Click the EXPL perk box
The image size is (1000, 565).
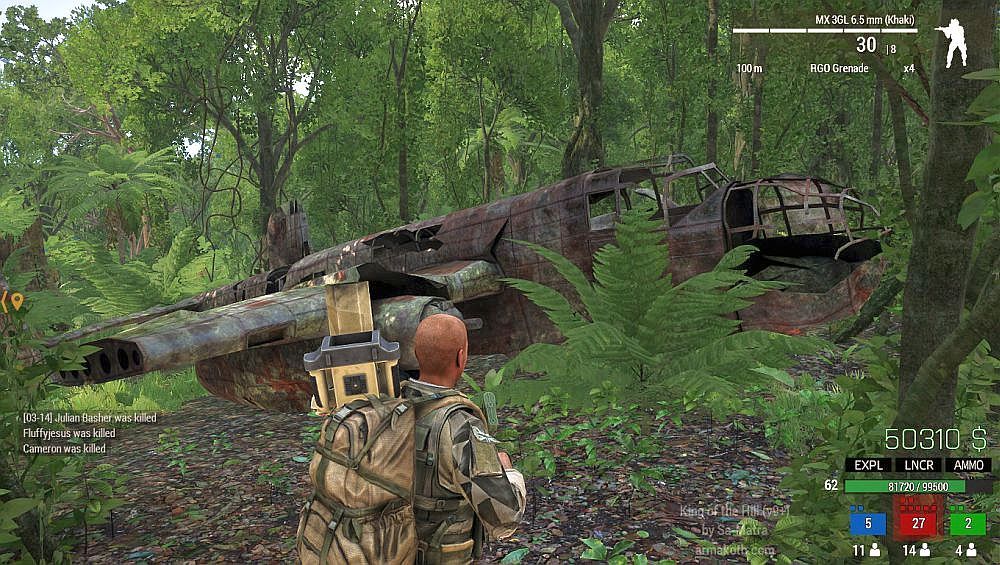tap(868, 465)
